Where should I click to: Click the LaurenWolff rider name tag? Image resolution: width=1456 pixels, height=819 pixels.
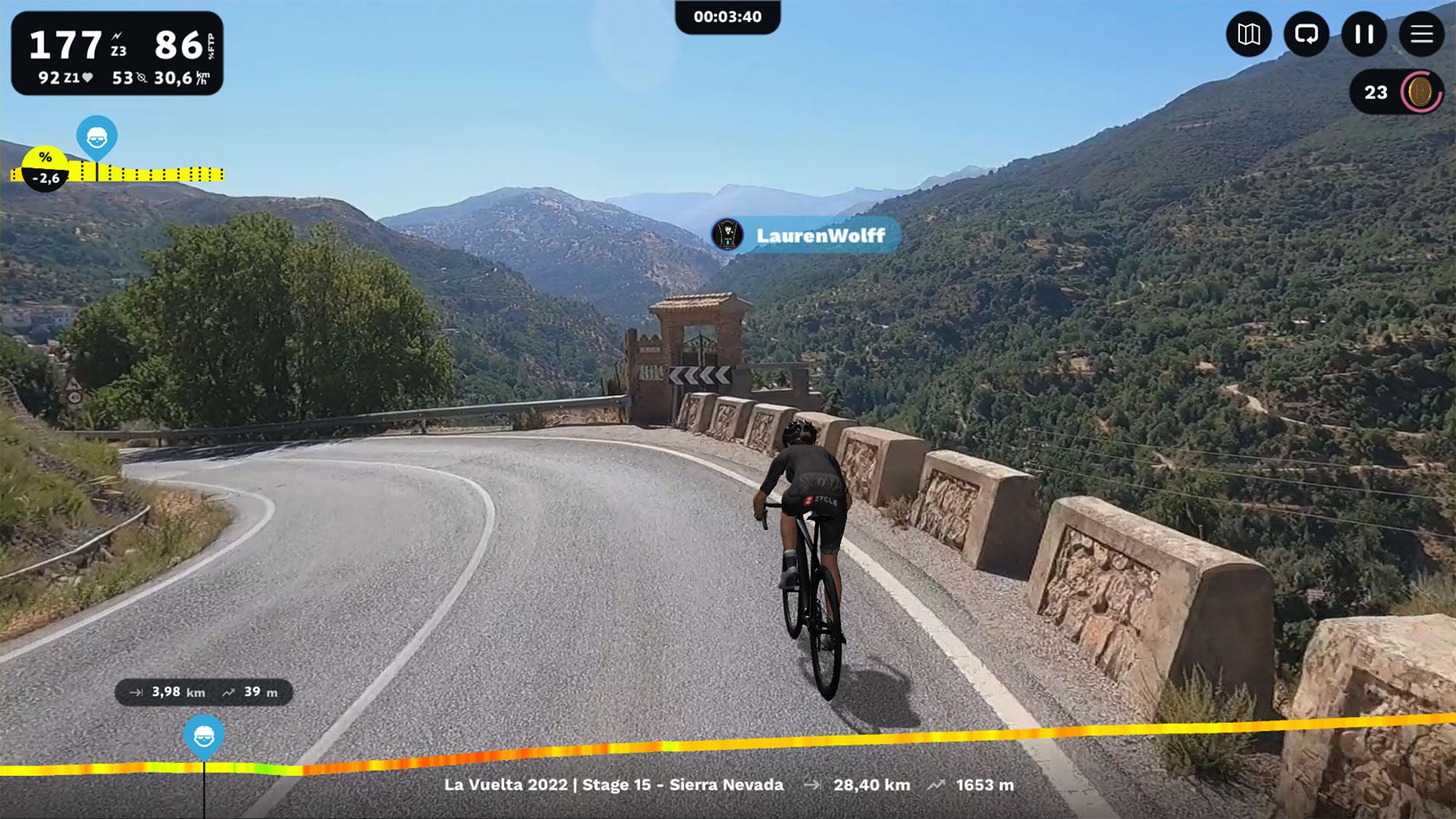point(807,235)
